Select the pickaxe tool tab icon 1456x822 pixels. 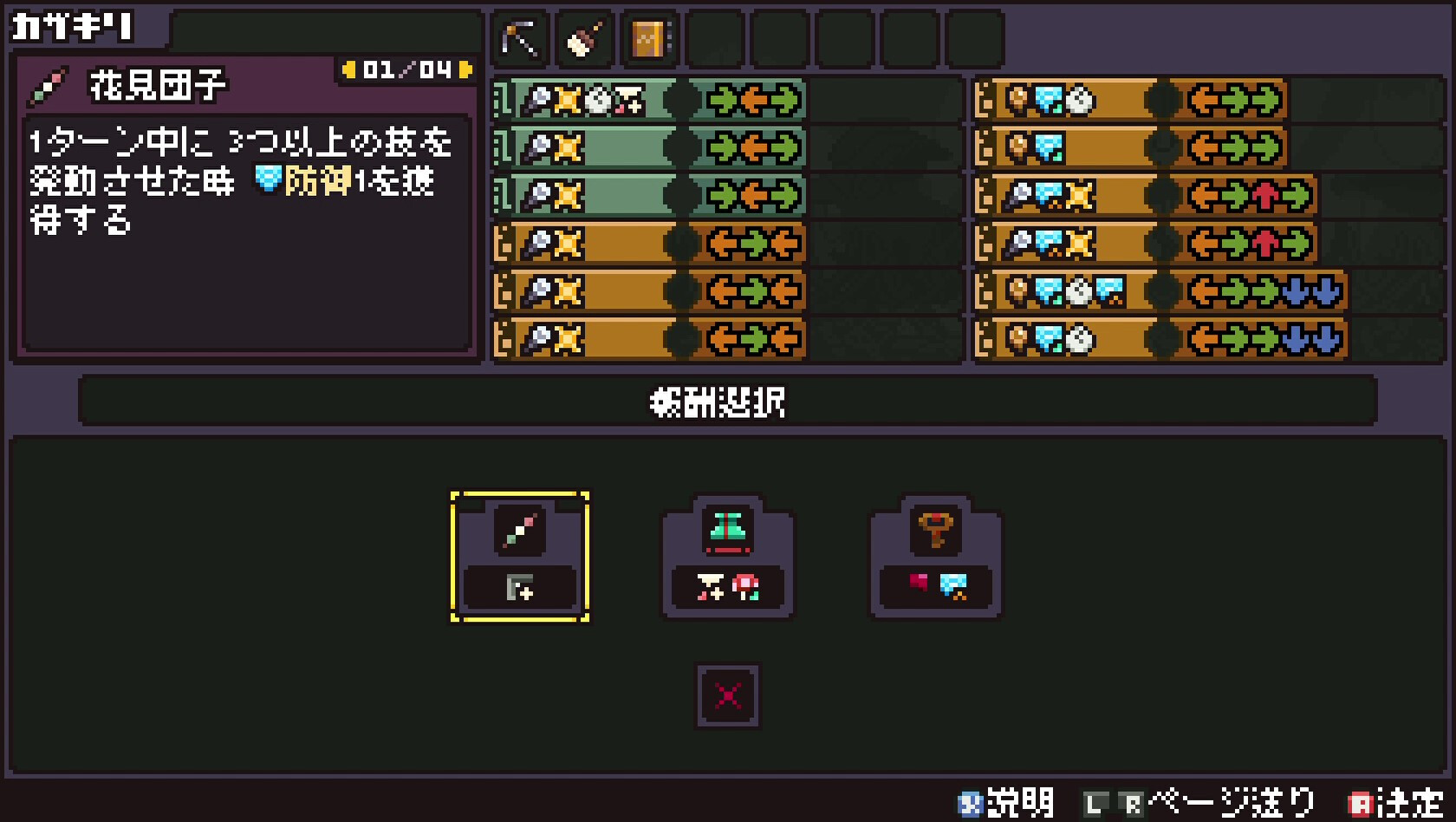517,37
